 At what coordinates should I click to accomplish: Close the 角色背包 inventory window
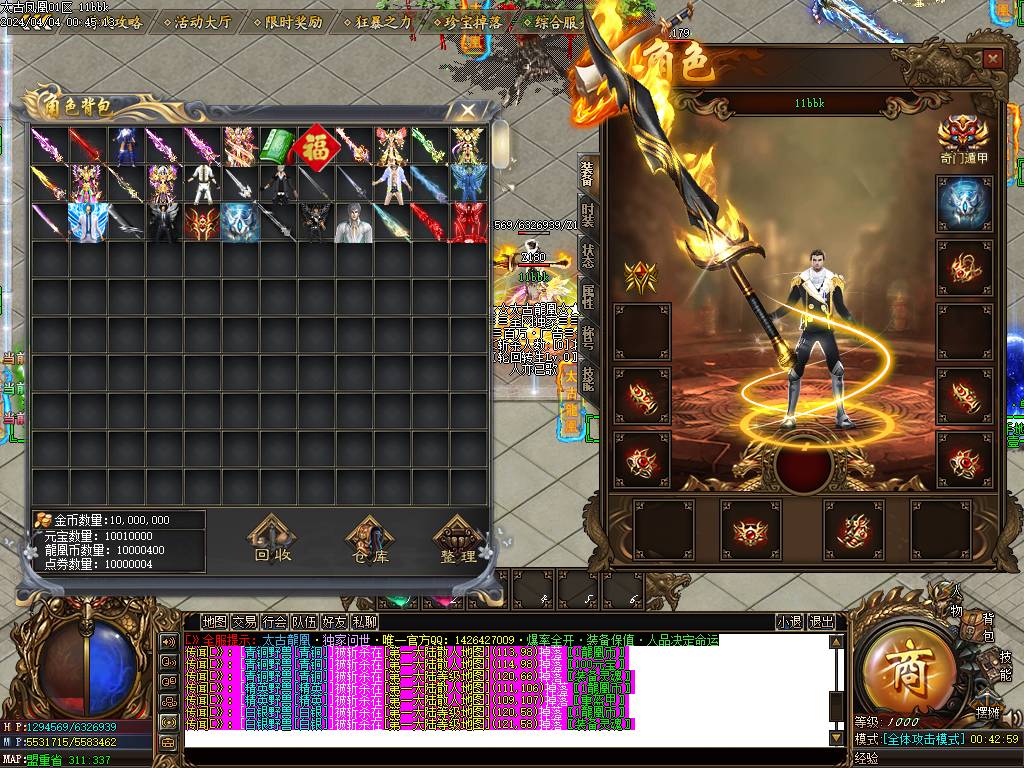coord(467,109)
